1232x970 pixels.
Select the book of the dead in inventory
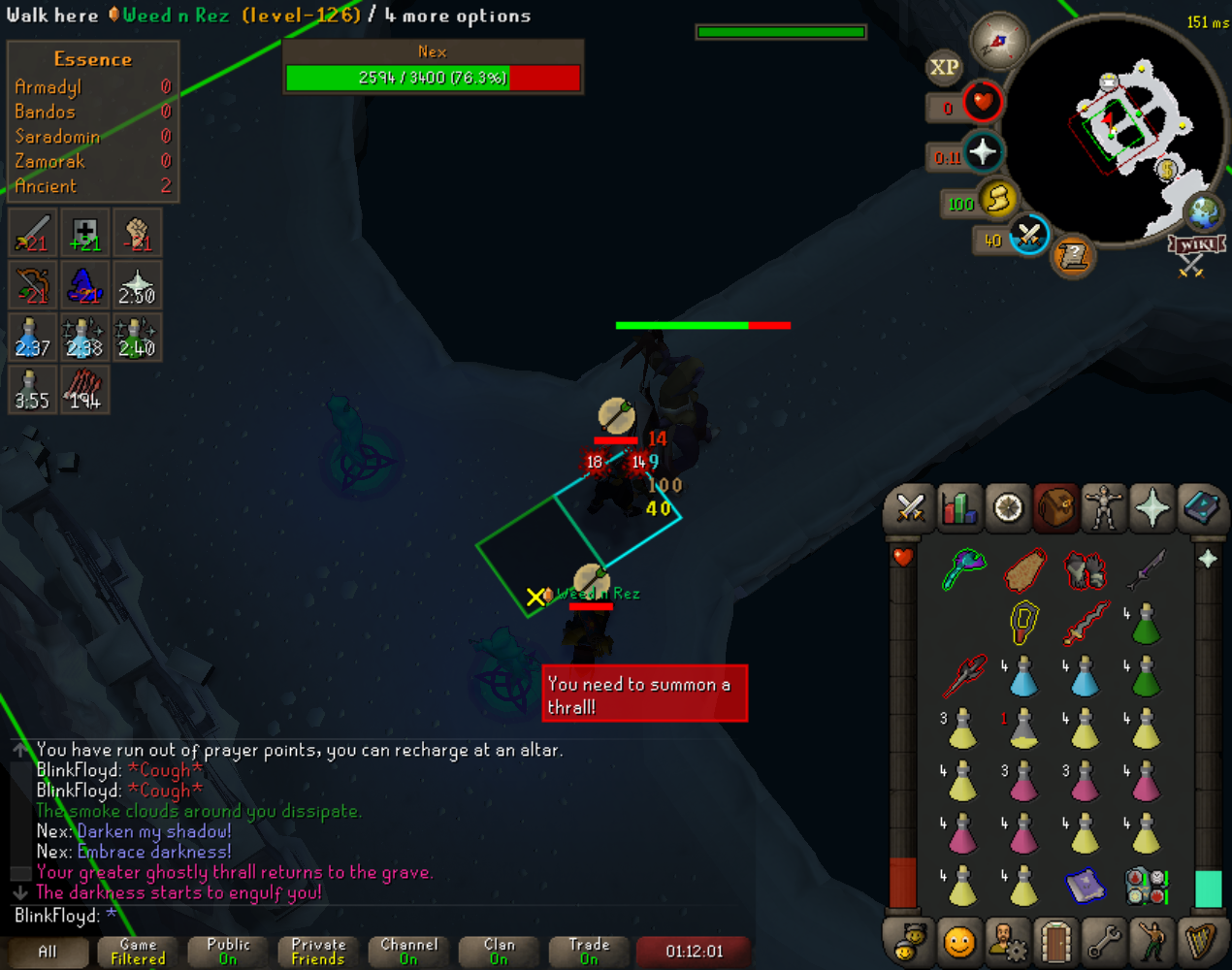(x=1085, y=886)
